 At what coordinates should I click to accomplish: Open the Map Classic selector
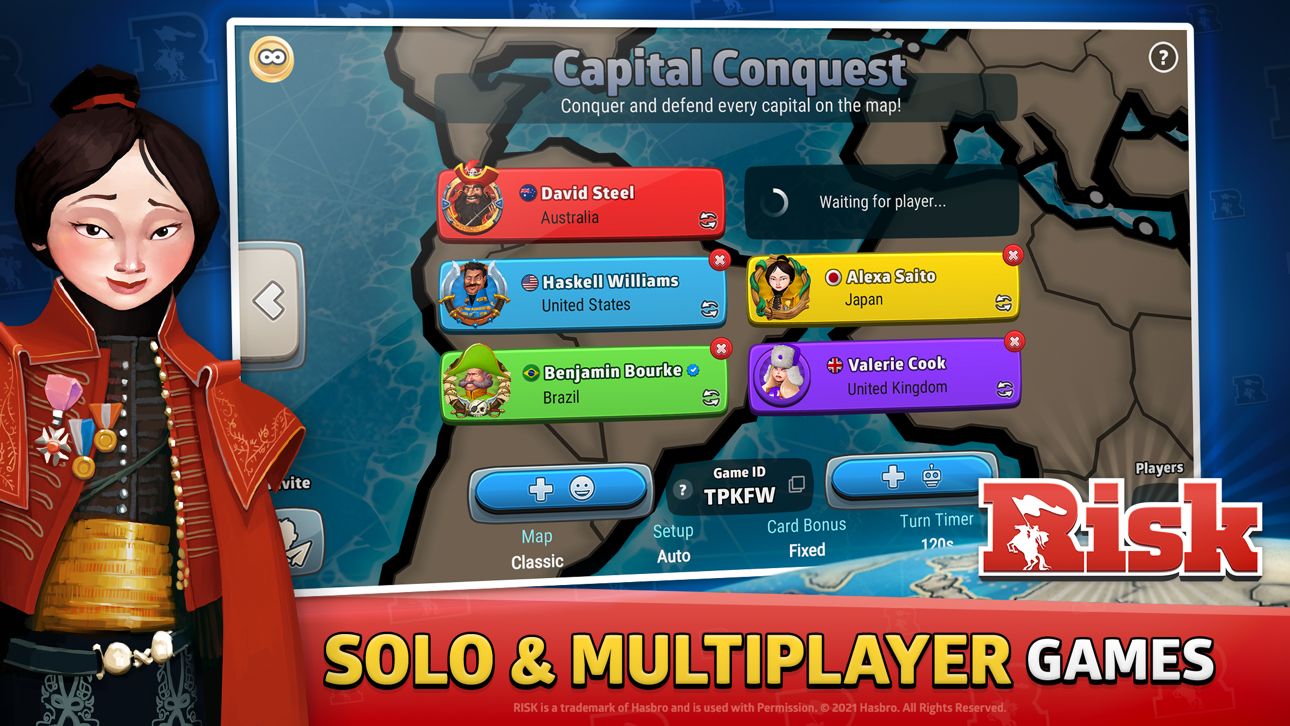click(537, 548)
